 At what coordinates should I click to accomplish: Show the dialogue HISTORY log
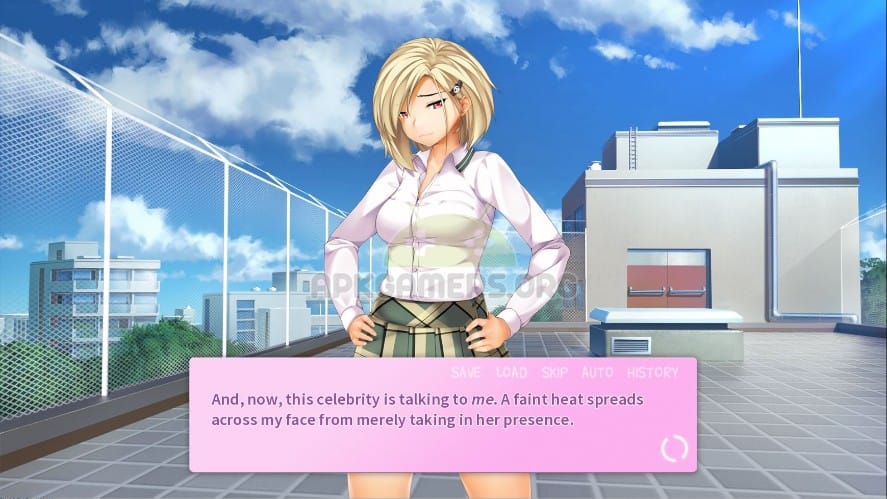[x=652, y=373]
